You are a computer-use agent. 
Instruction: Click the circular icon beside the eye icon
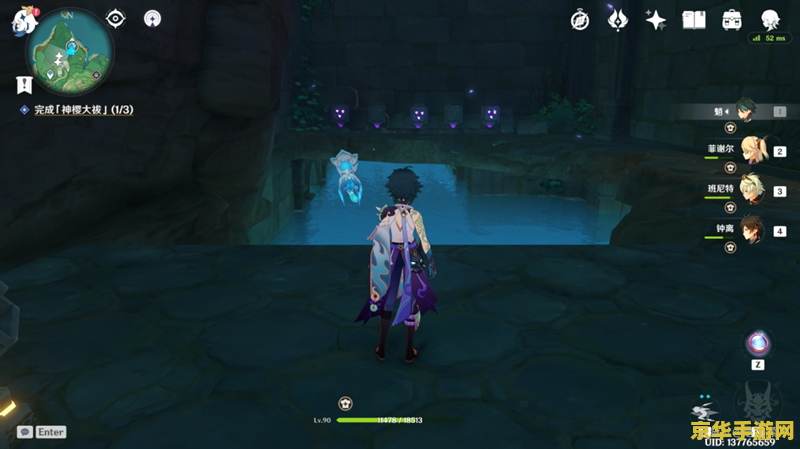click(x=152, y=18)
